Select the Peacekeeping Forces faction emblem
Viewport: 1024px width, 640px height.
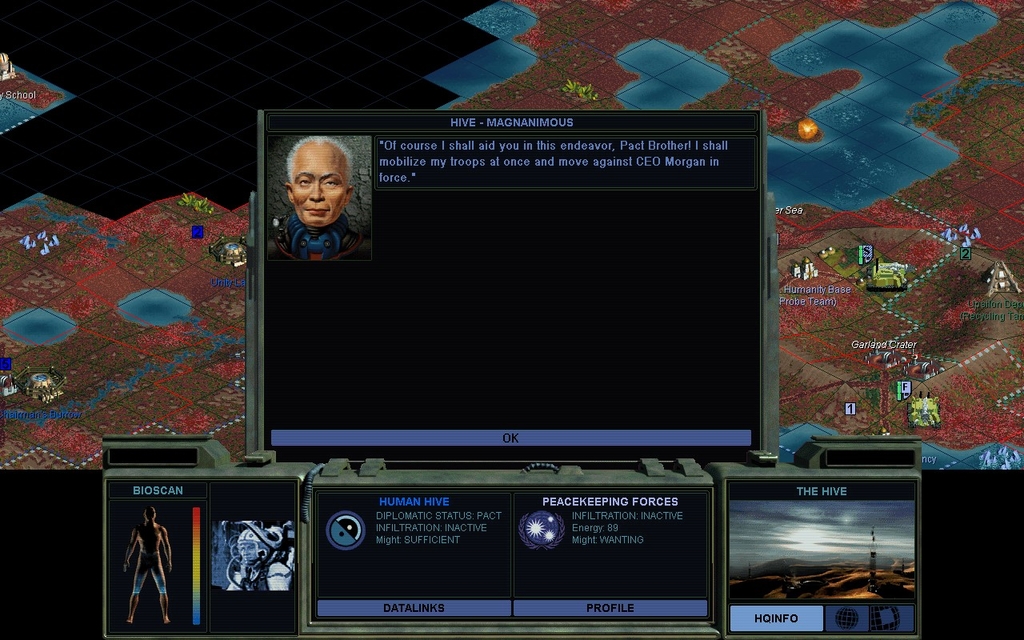(541, 530)
